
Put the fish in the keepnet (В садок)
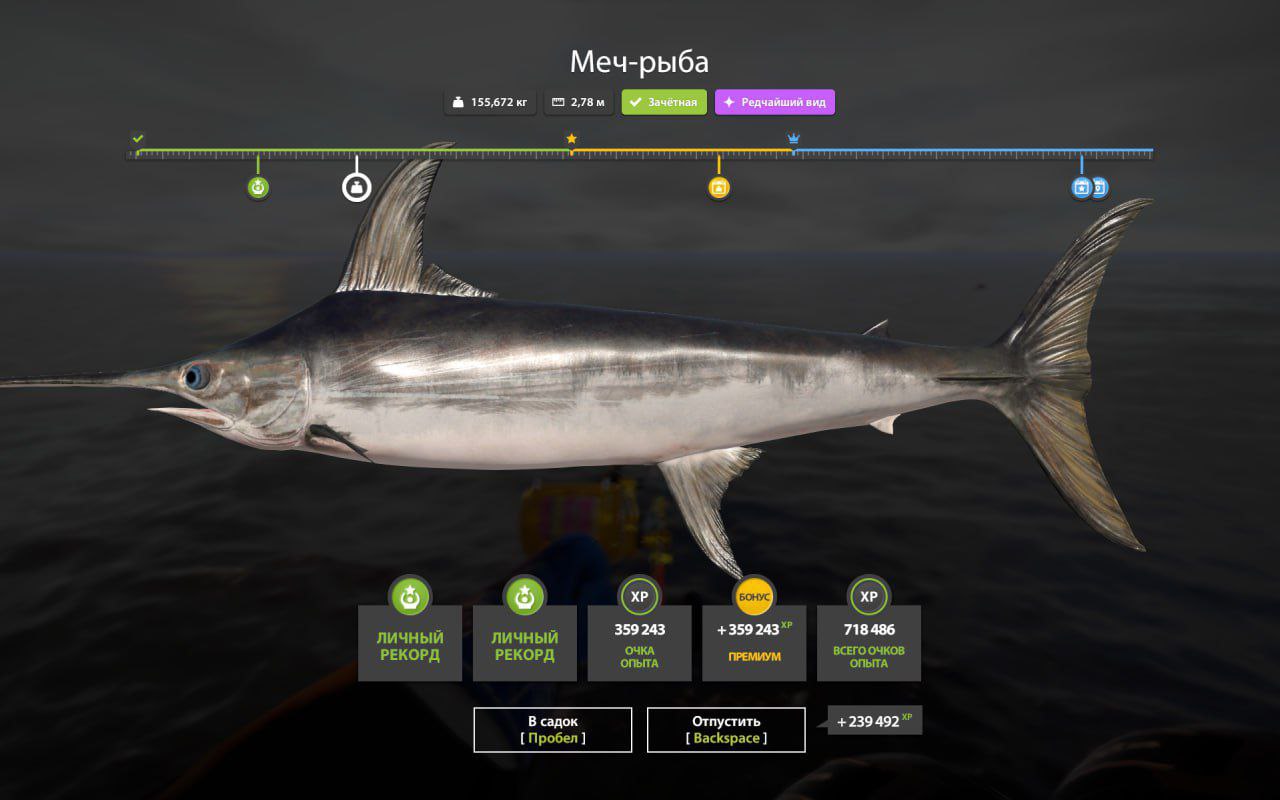pyautogui.click(x=552, y=729)
